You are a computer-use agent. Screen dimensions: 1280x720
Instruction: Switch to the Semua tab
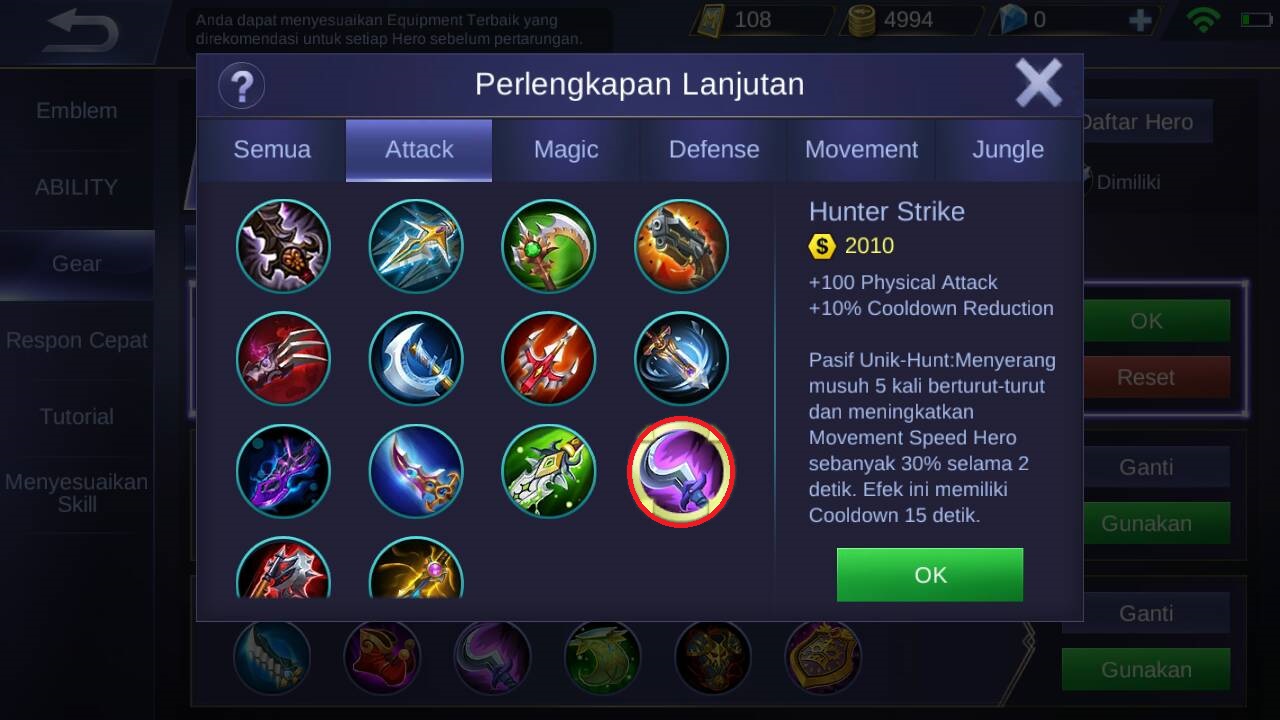coord(272,150)
